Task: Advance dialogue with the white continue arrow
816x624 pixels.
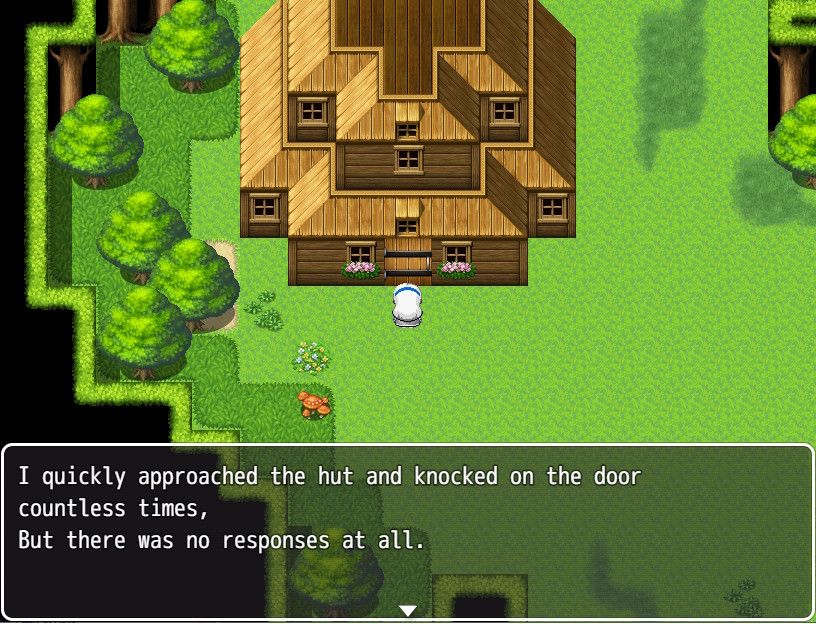Action: (x=407, y=610)
